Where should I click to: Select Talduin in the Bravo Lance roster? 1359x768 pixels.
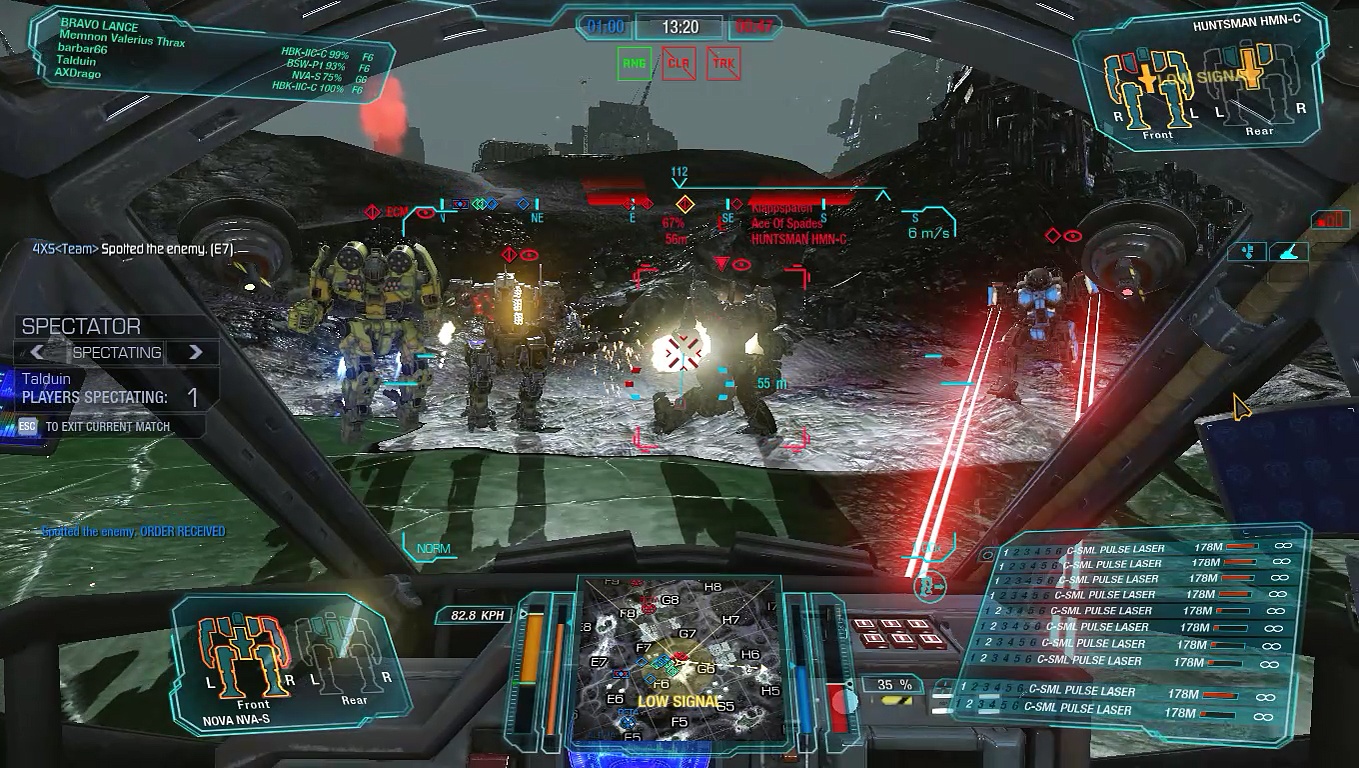tap(80, 60)
